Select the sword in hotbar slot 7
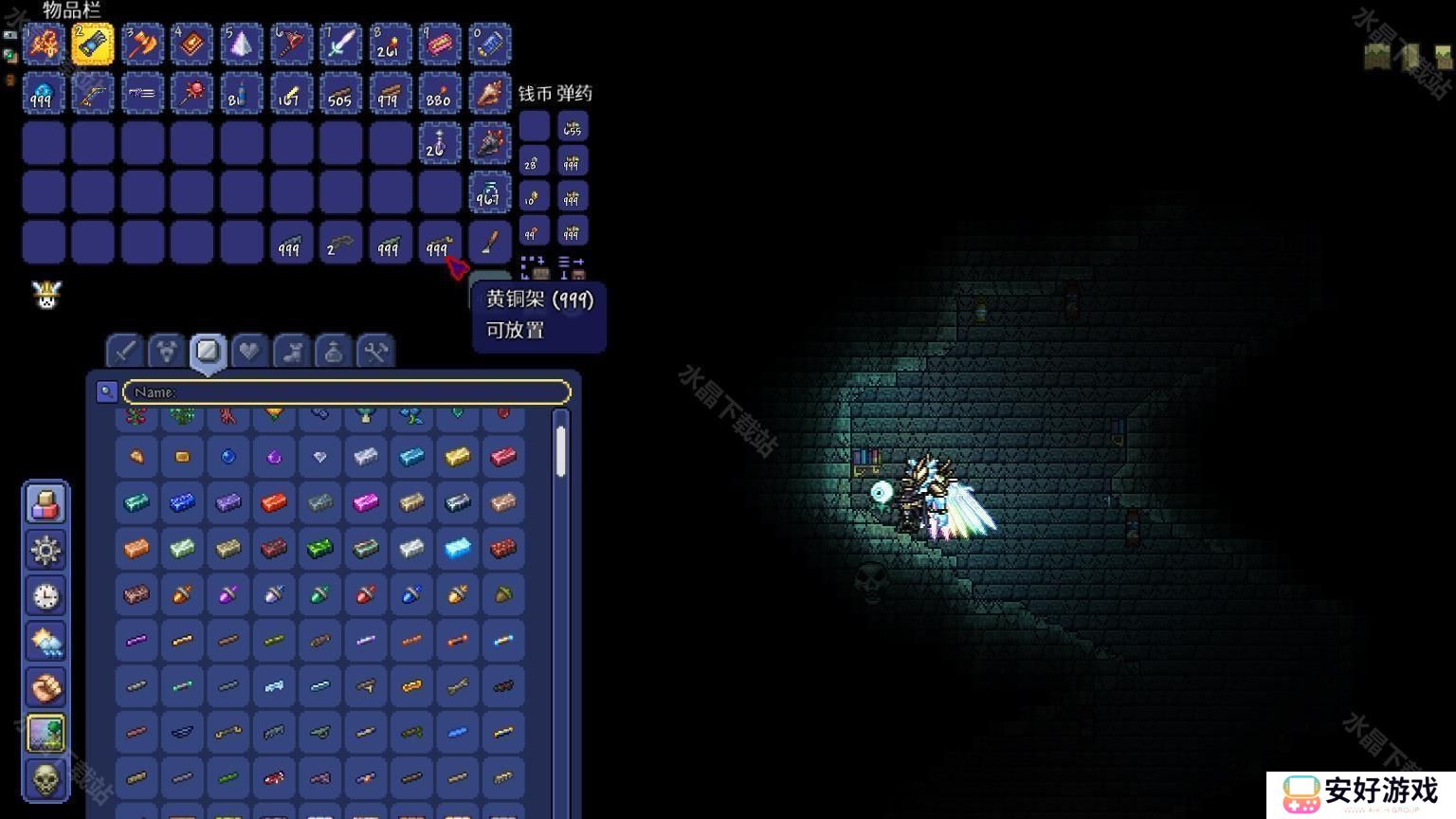This screenshot has height=819, width=1456. click(x=340, y=45)
